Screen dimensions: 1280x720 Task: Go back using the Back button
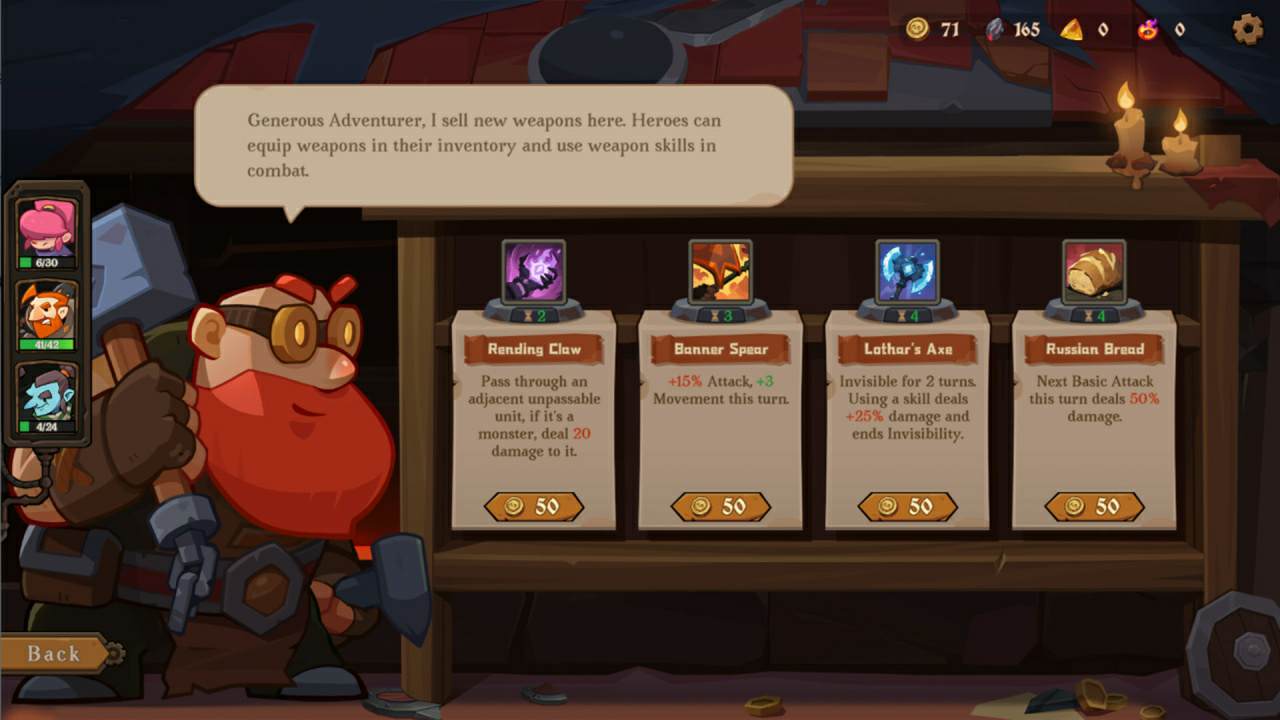pyautogui.click(x=54, y=654)
